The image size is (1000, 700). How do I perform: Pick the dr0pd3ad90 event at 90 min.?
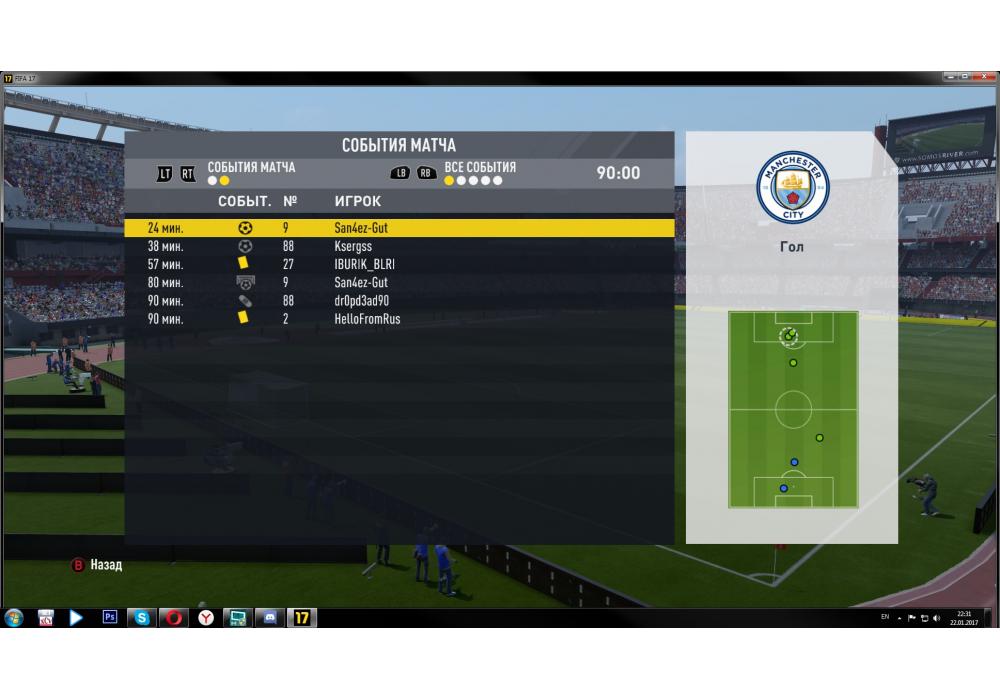tap(398, 300)
